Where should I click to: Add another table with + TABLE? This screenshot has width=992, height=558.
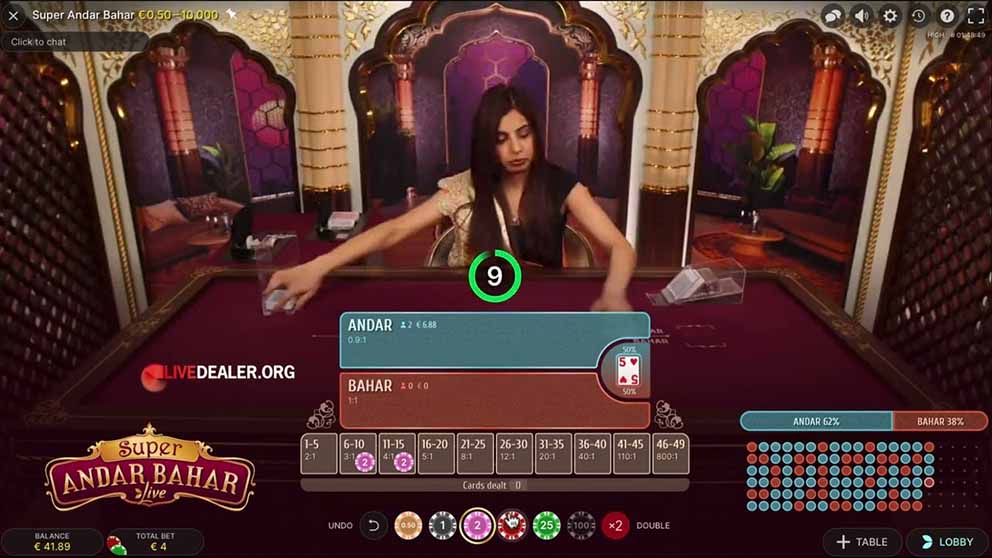(861, 541)
